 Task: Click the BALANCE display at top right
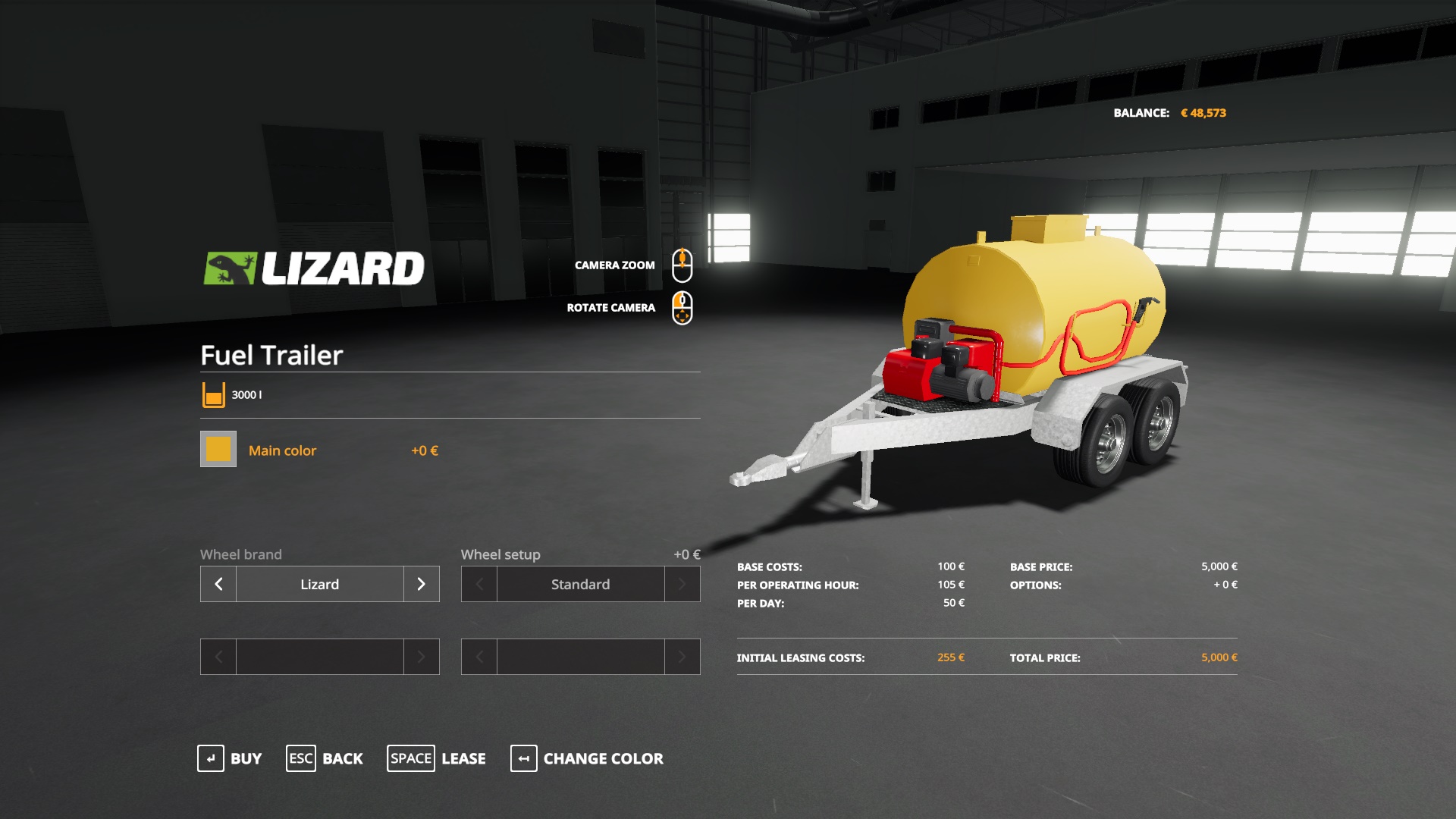1170,111
